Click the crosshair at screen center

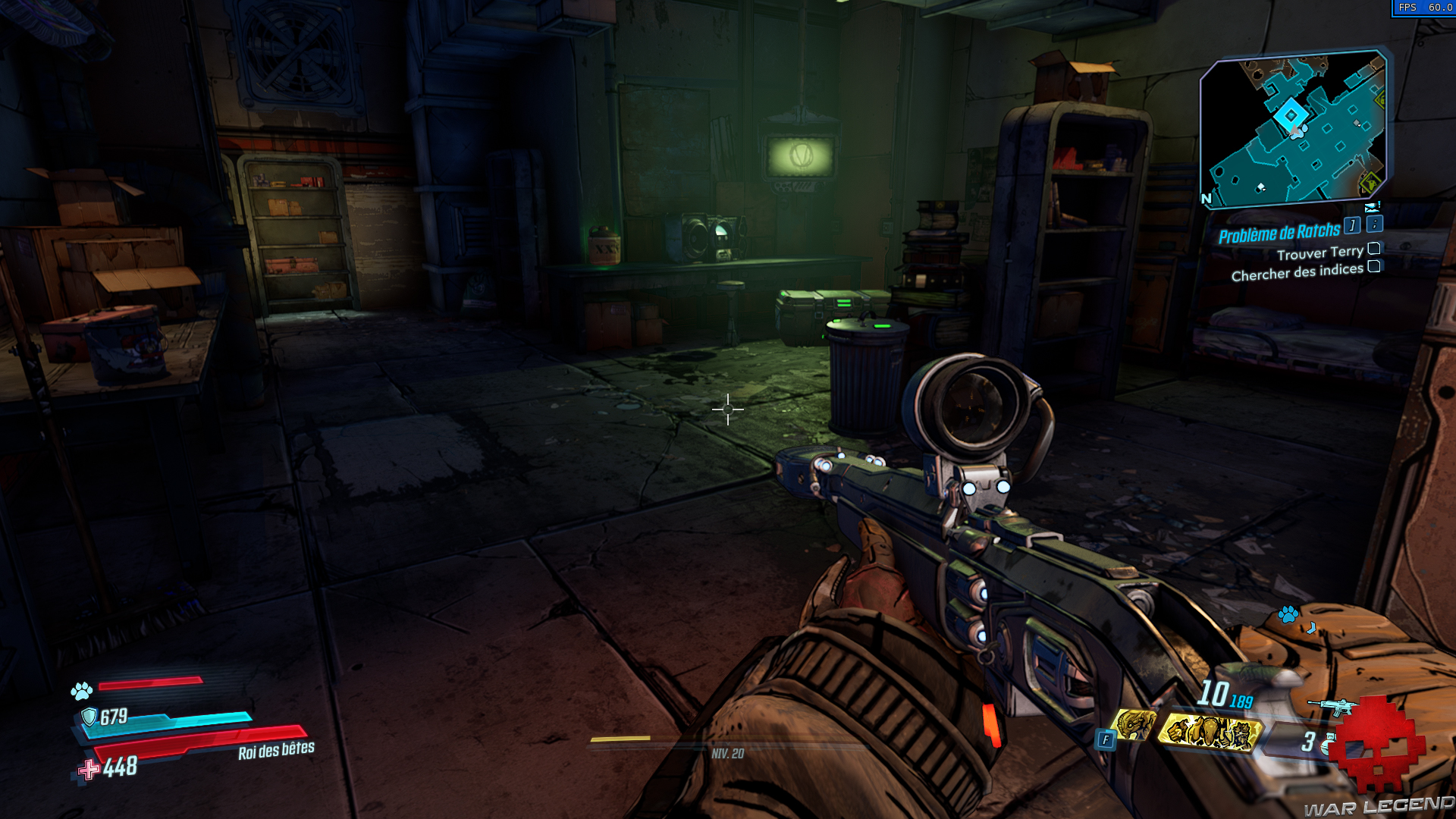click(x=727, y=409)
